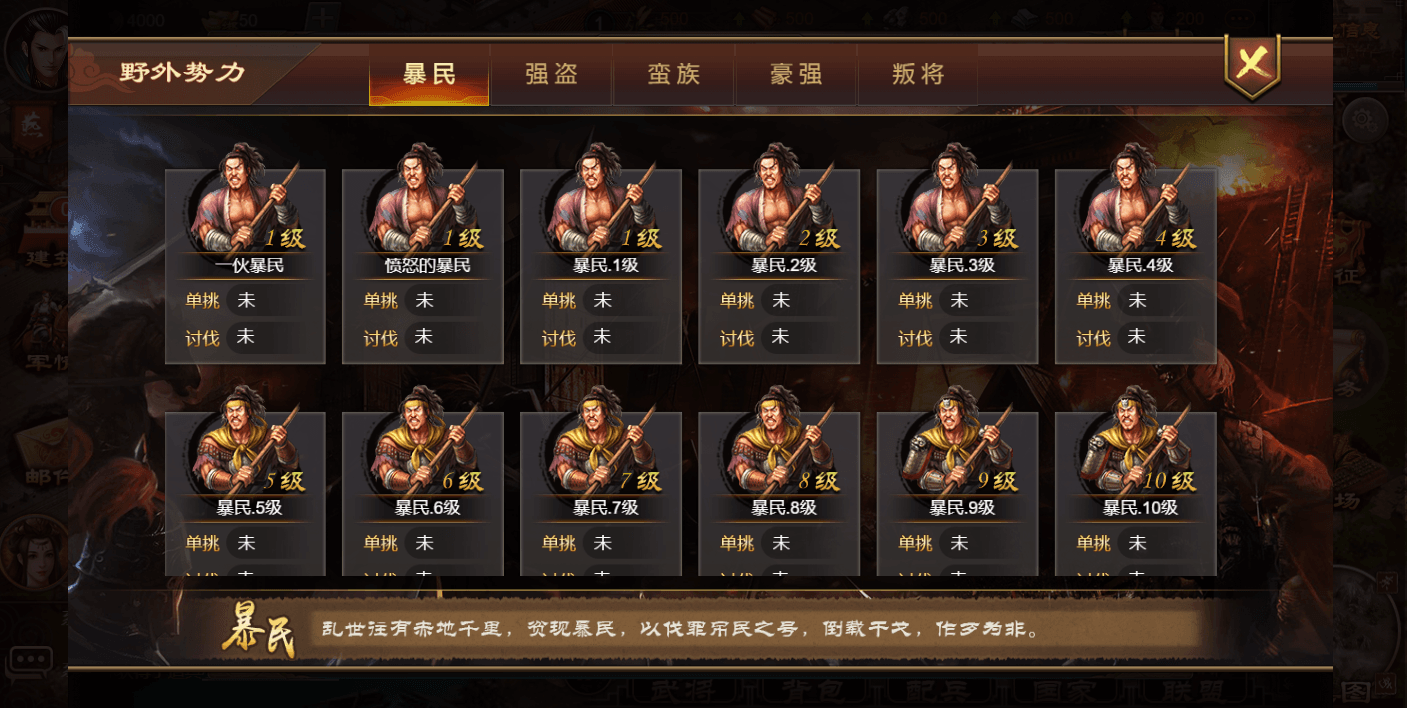Close the 野外势力 panel

[1251, 64]
